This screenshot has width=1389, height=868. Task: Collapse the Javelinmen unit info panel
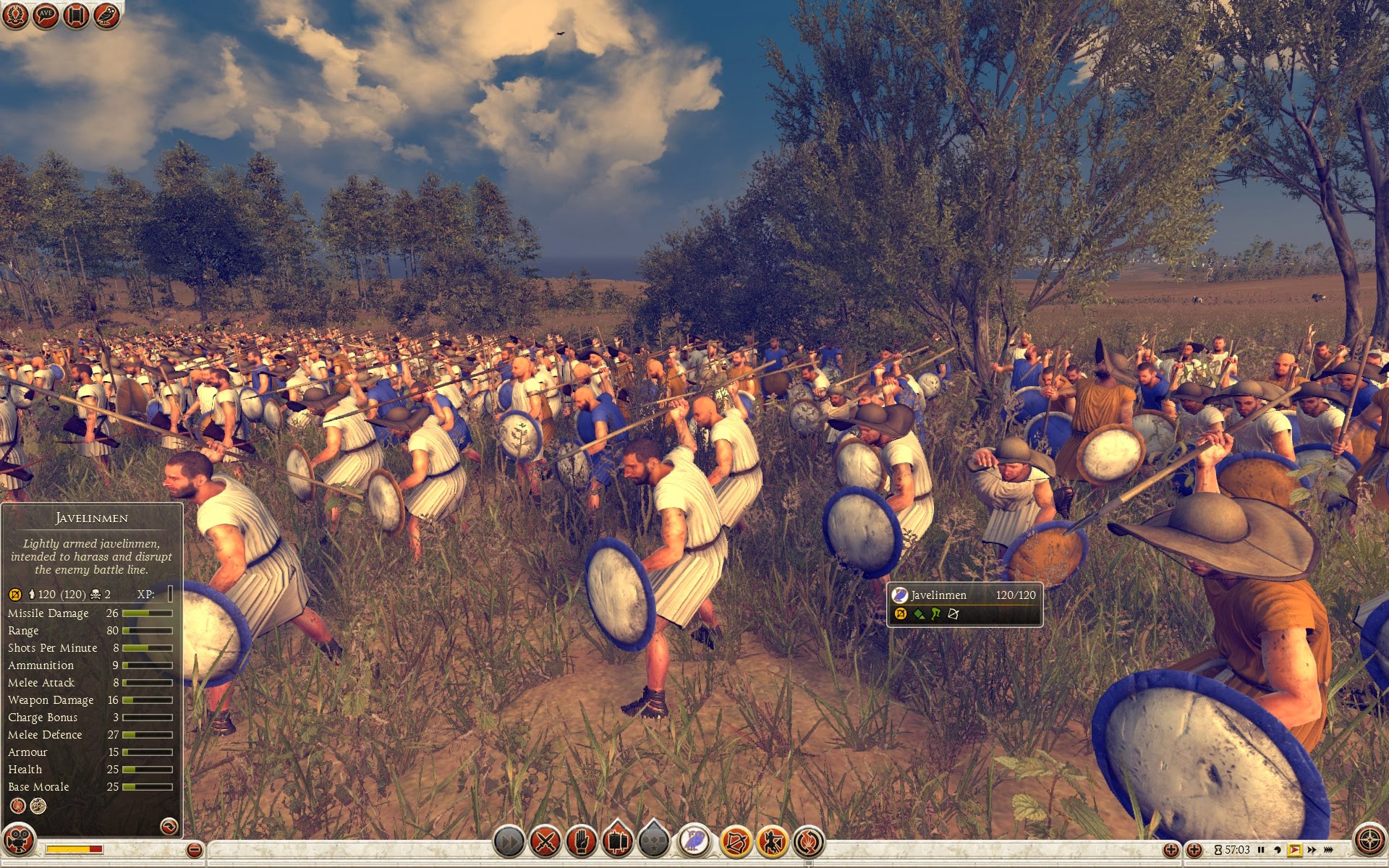[169, 826]
